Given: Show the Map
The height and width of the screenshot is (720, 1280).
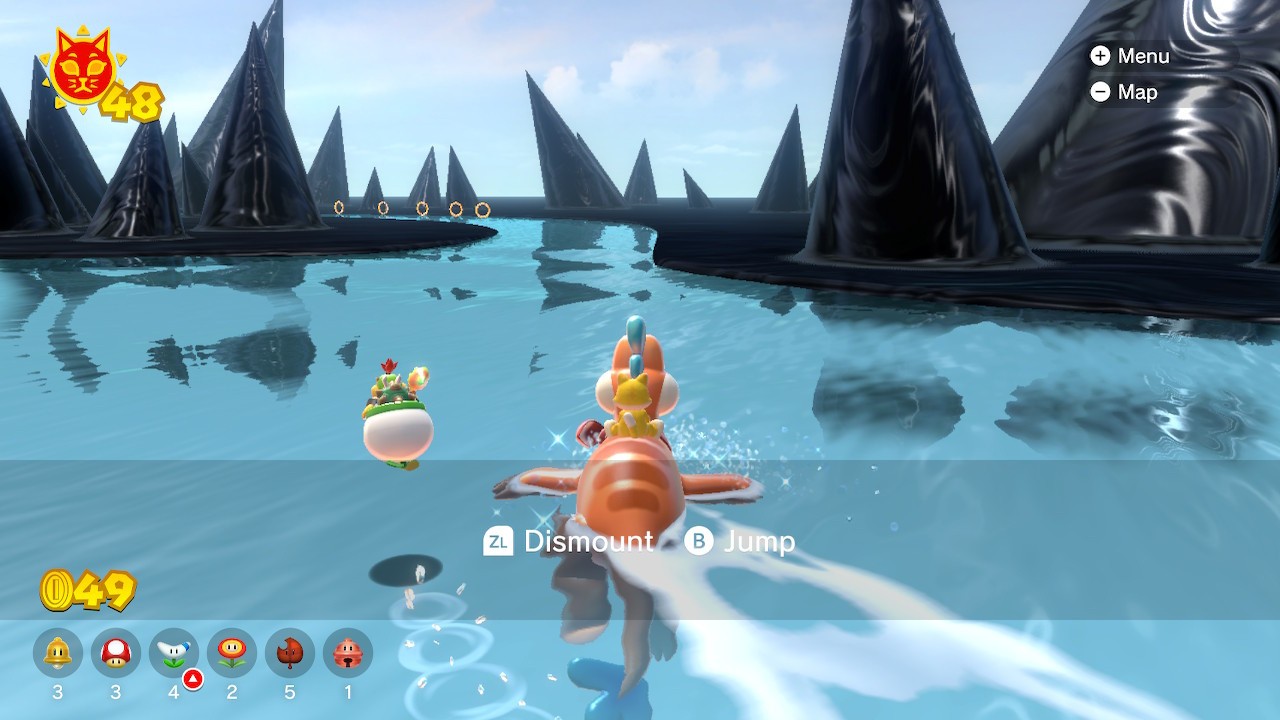Looking at the screenshot, I should (1124, 92).
